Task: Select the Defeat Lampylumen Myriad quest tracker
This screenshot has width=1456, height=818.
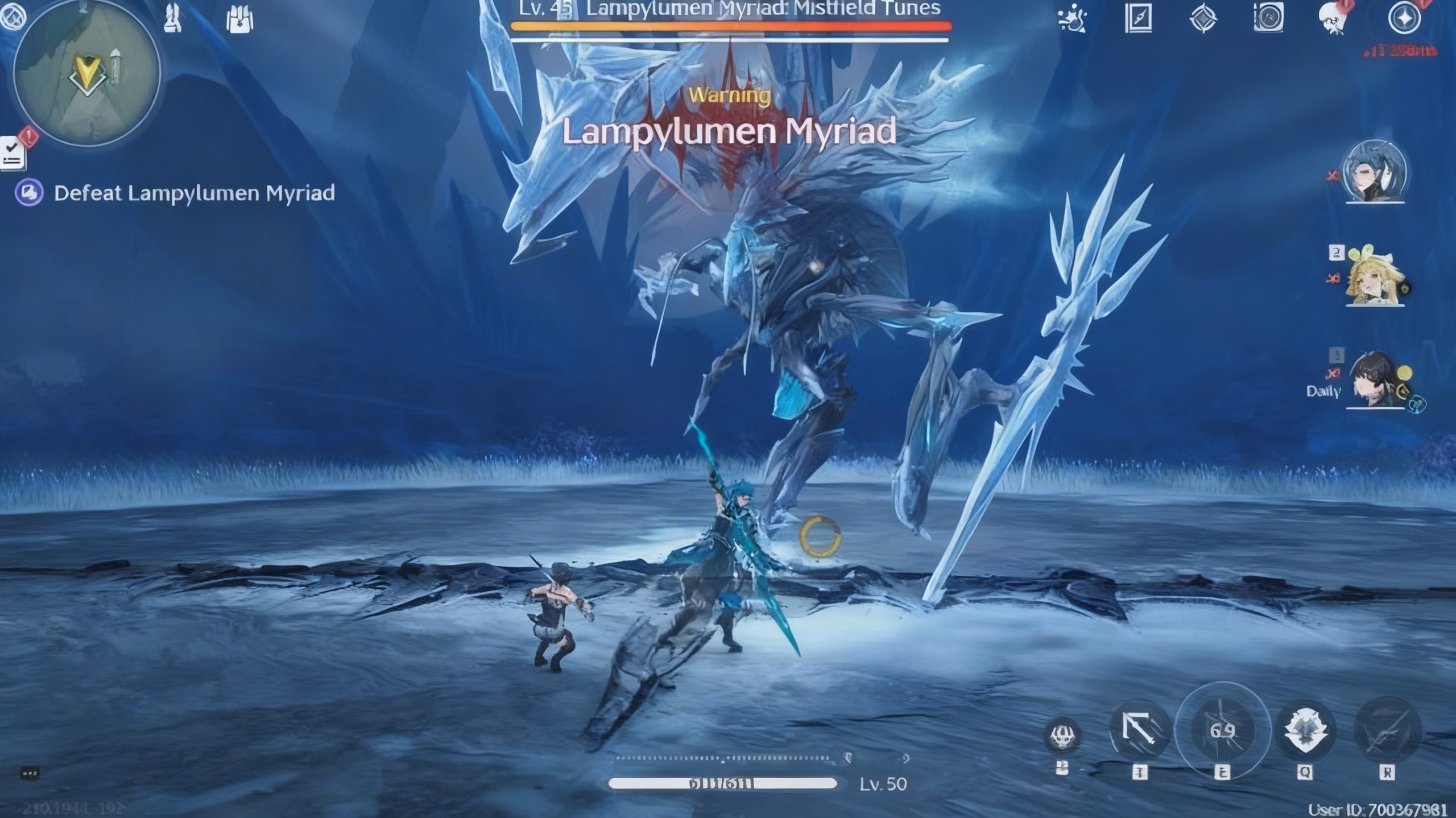Action: point(193,193)
